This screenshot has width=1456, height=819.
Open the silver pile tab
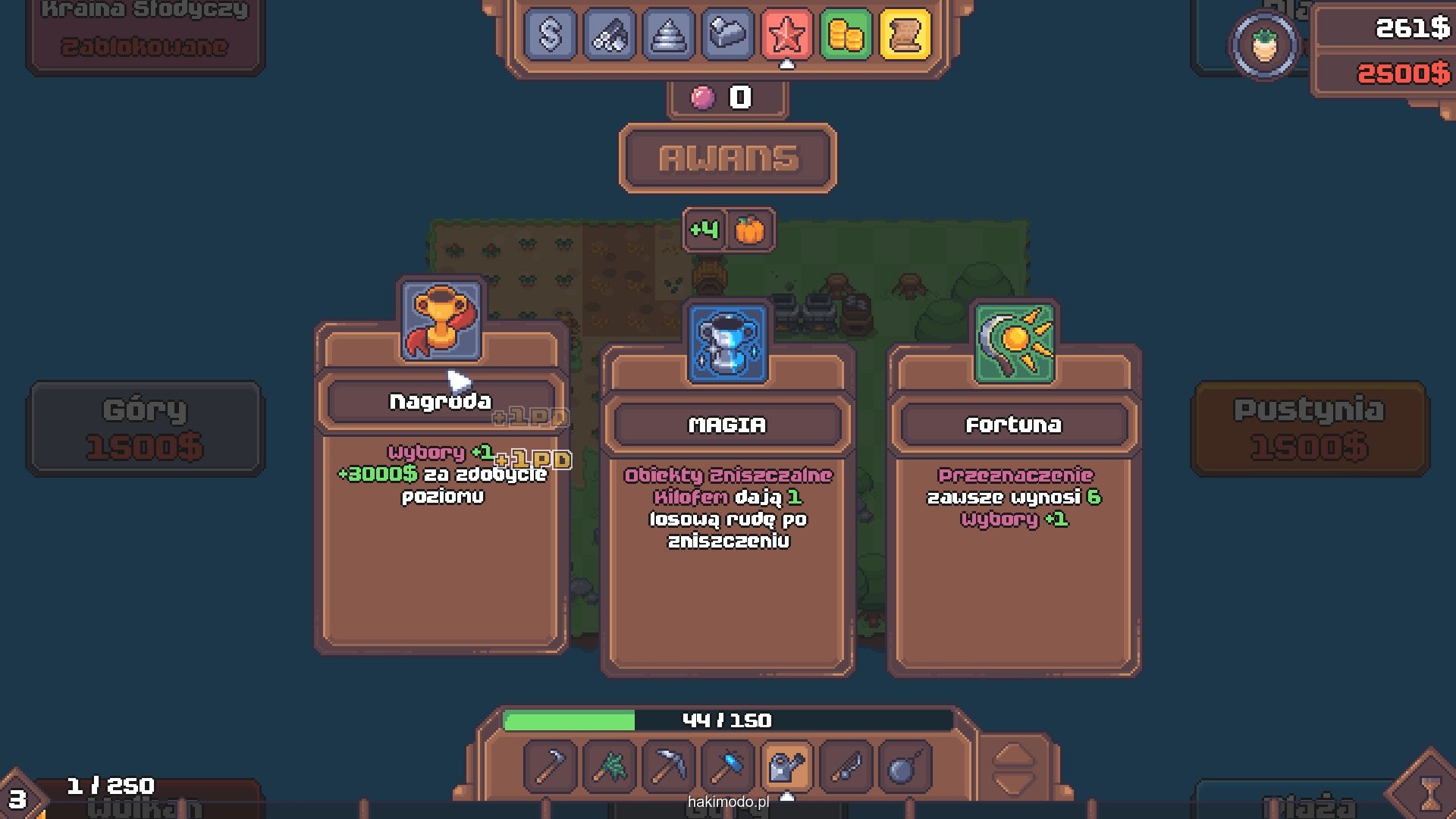tap(668, 34)
